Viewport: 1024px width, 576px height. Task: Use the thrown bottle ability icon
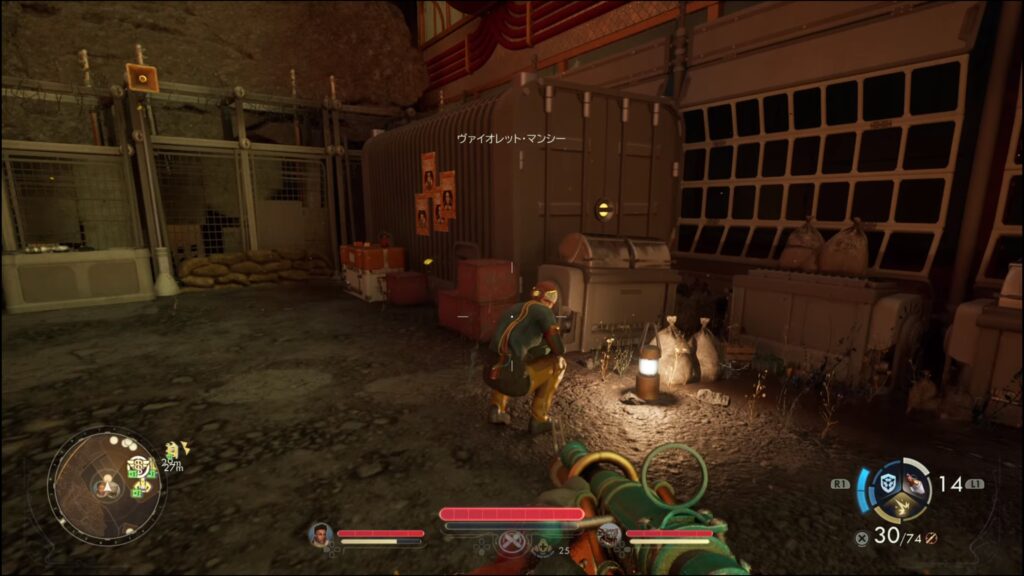pos(914,483)
